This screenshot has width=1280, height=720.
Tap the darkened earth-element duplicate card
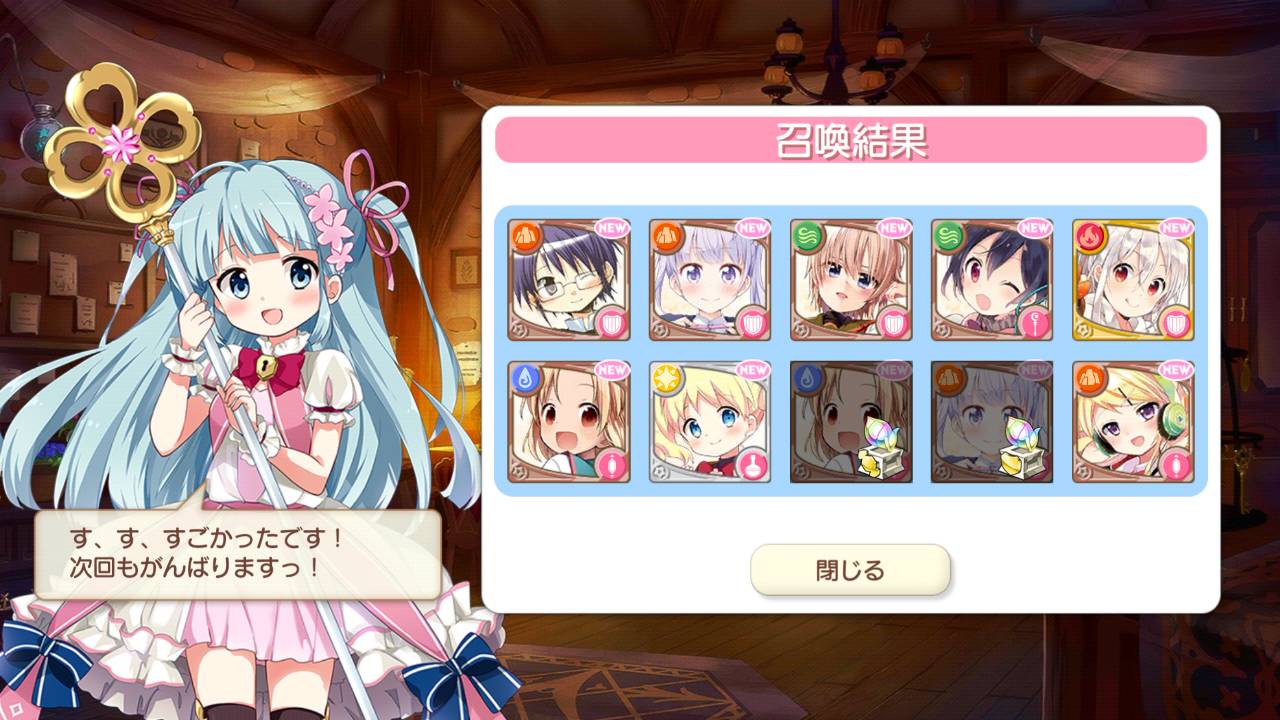click(x=992, y=422)
